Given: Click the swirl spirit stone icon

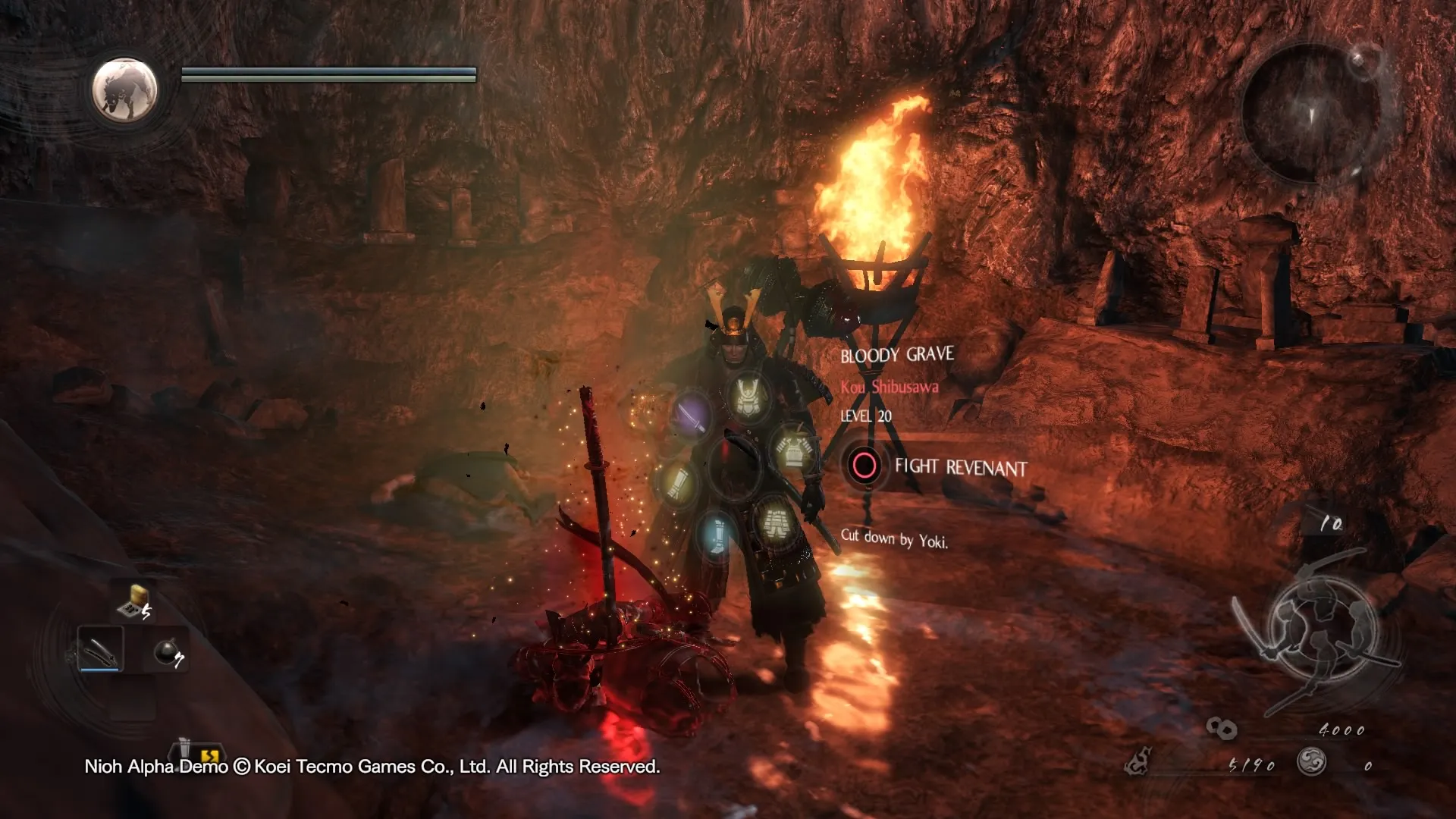Looking at the screenshot, I should tap(1311, 761).
